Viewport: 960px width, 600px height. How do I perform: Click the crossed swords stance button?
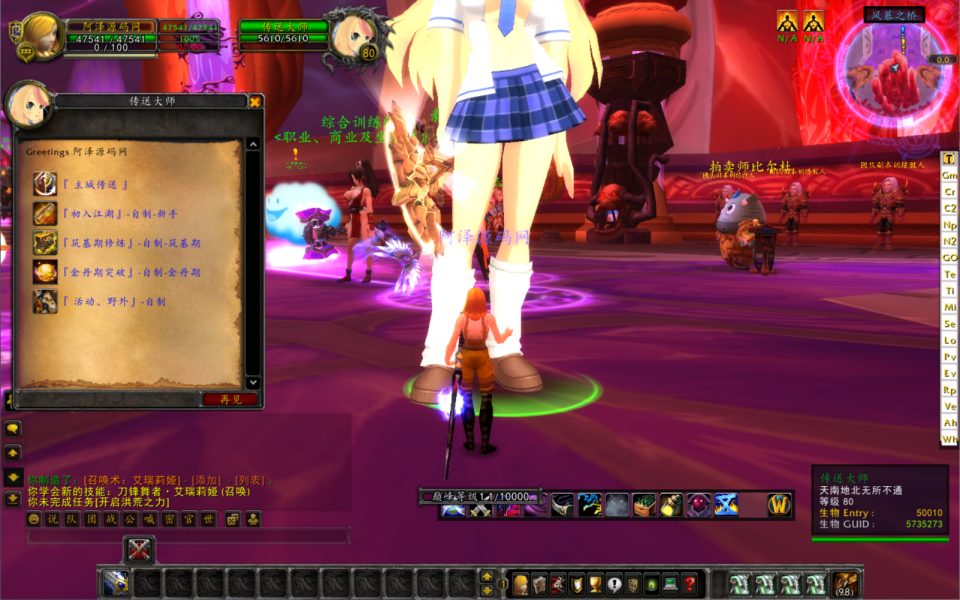(x=140, y=550)
